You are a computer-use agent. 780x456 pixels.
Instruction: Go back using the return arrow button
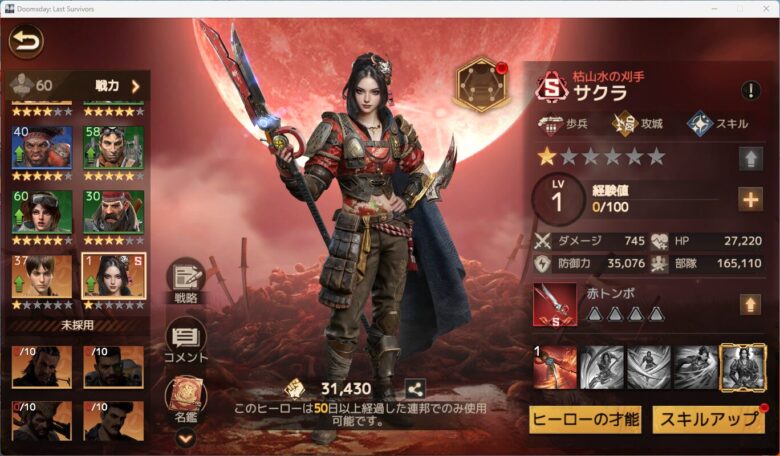[x=26, y=42]
